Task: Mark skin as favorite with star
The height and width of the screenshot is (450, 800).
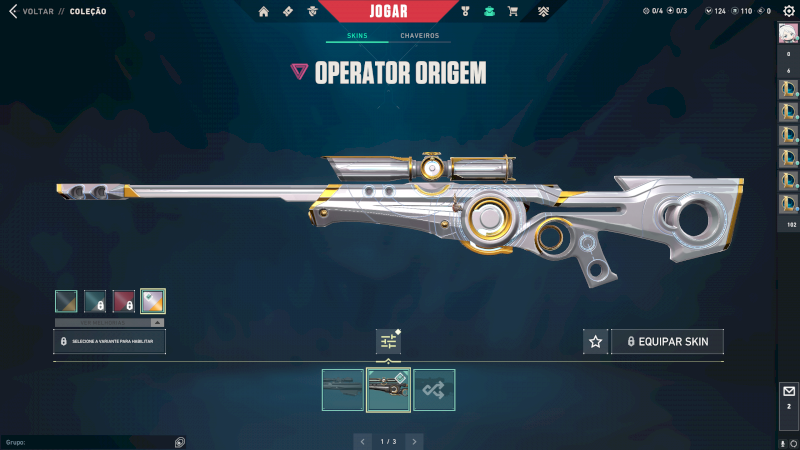Action: point(596,342)
